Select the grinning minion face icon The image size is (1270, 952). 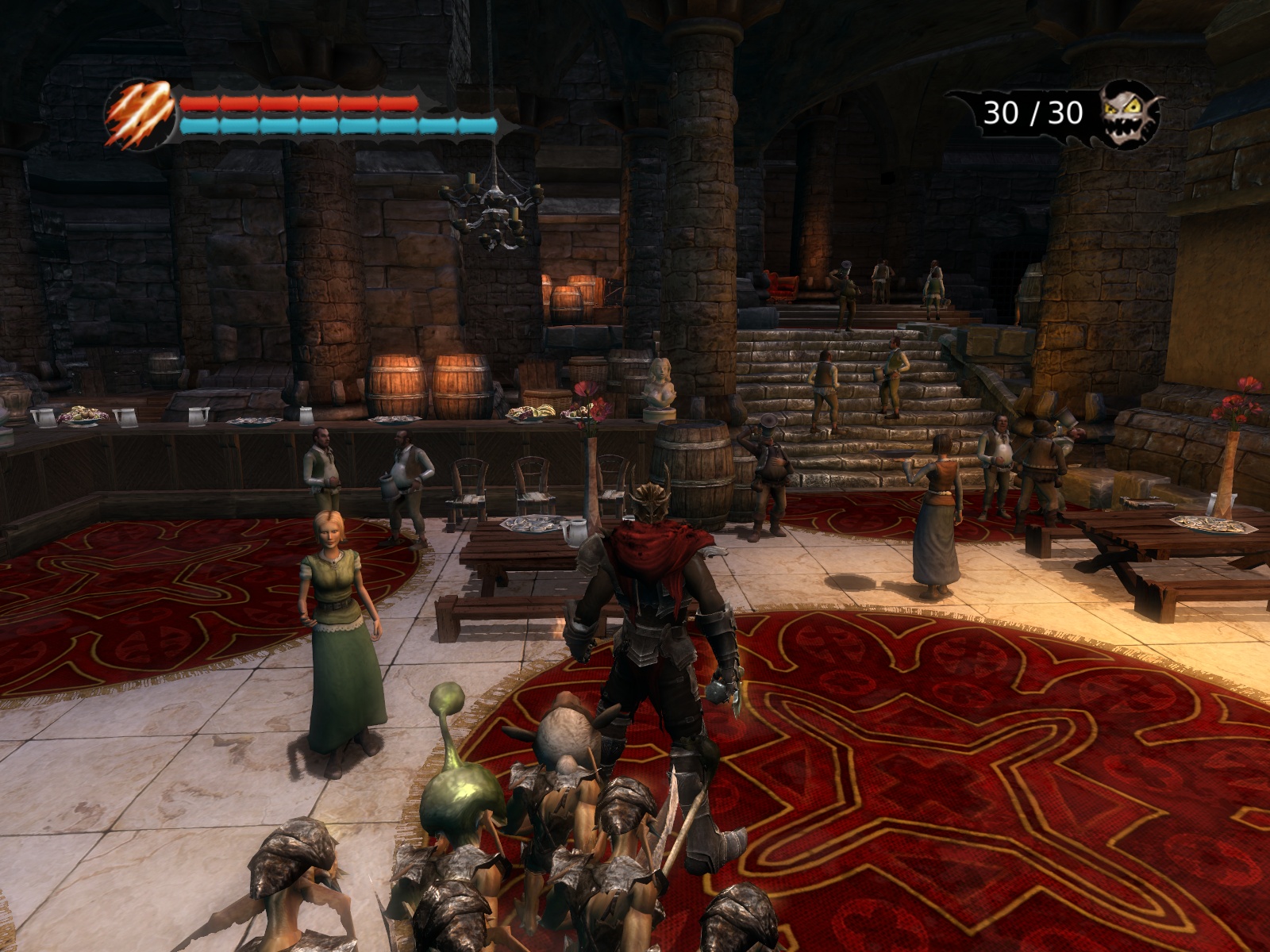[x=1130, y=114]
